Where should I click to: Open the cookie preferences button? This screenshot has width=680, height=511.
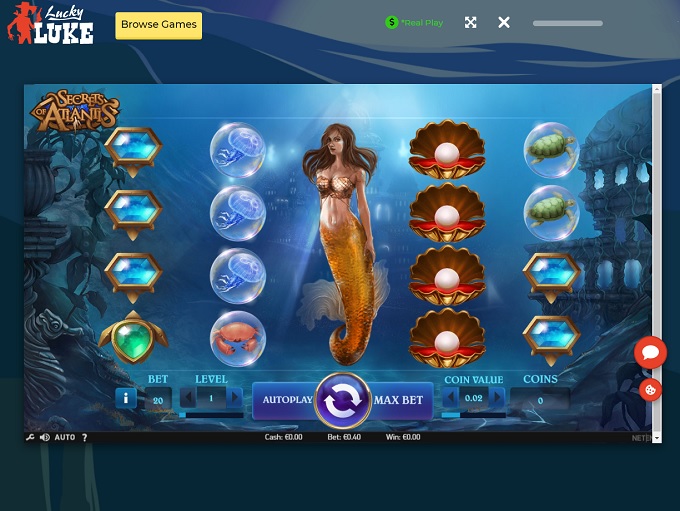coord(651,390)
